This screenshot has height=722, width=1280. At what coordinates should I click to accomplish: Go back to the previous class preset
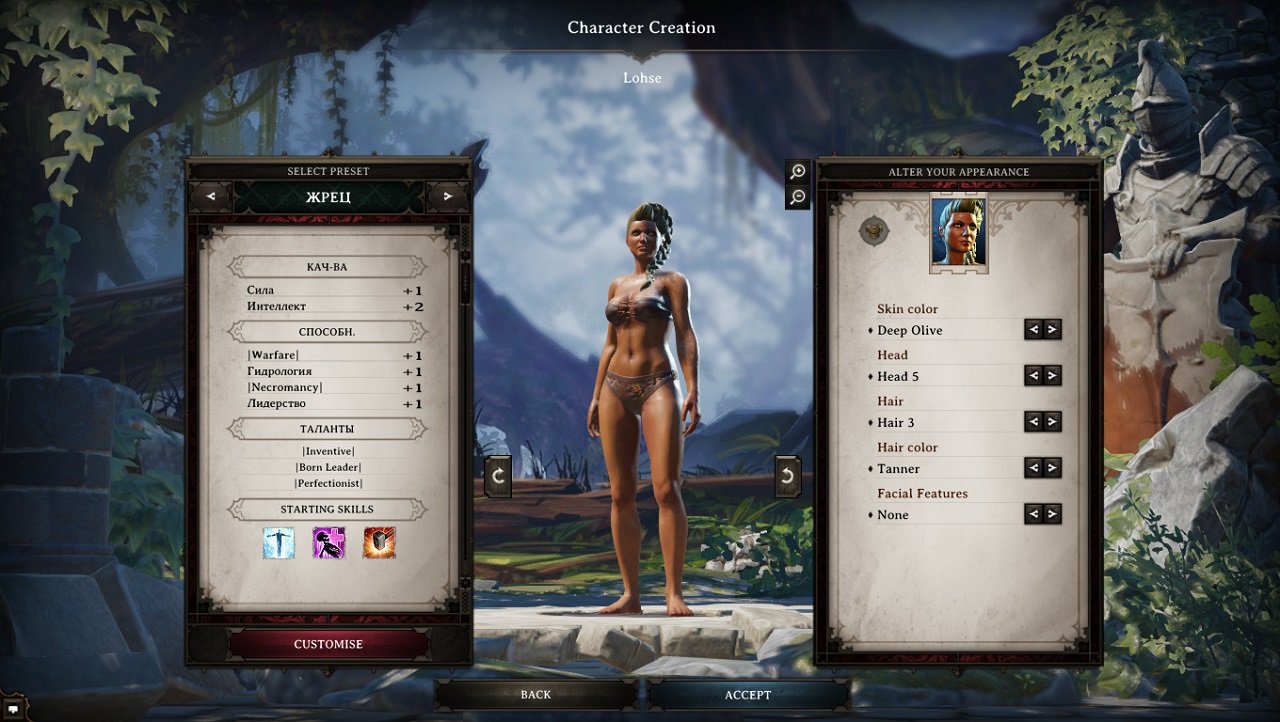[209, 197]
